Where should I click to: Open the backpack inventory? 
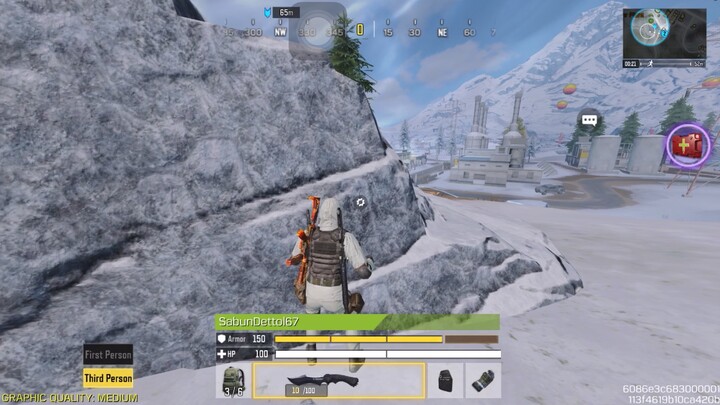coord(232,381)
